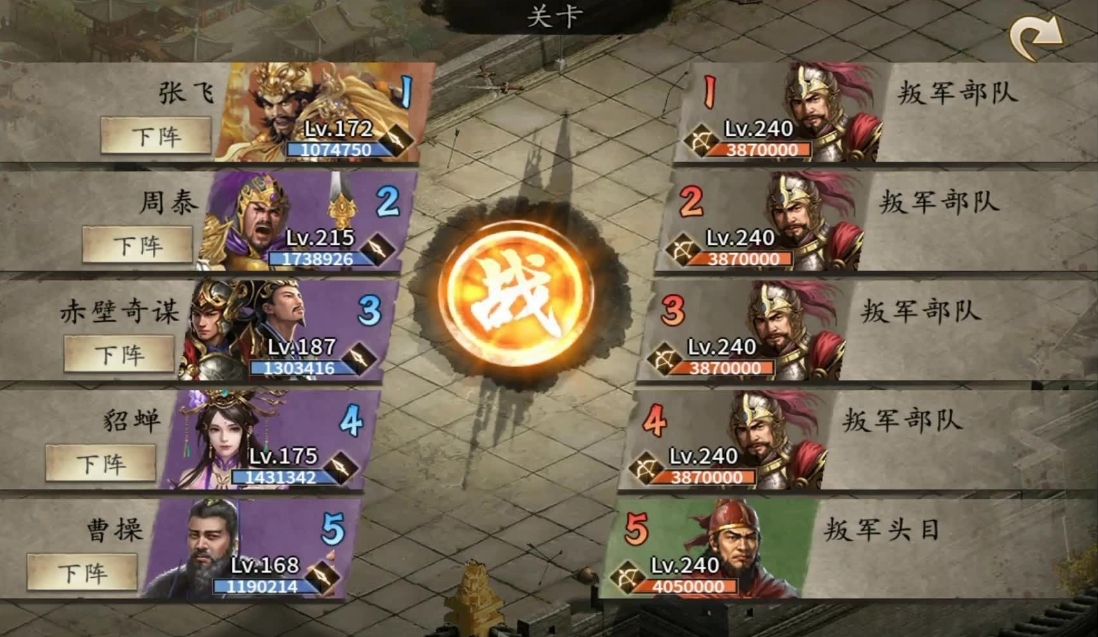This screenshot has width=1098, height=637.
Task: Take 赤壁奇谋 off the battlefield
Action: (x=119, y=353)
